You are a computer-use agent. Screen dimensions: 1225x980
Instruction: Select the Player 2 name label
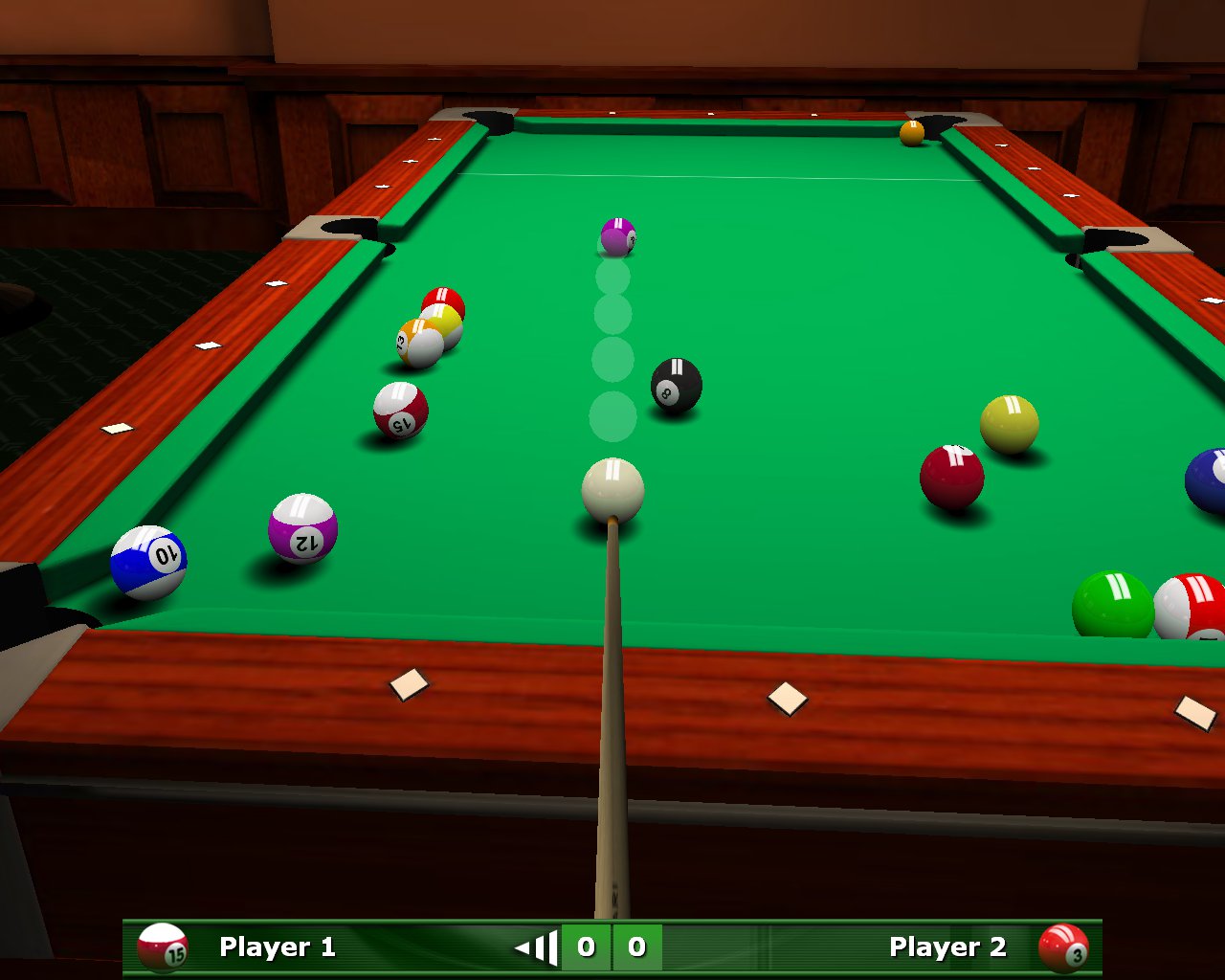coord(948,947)
